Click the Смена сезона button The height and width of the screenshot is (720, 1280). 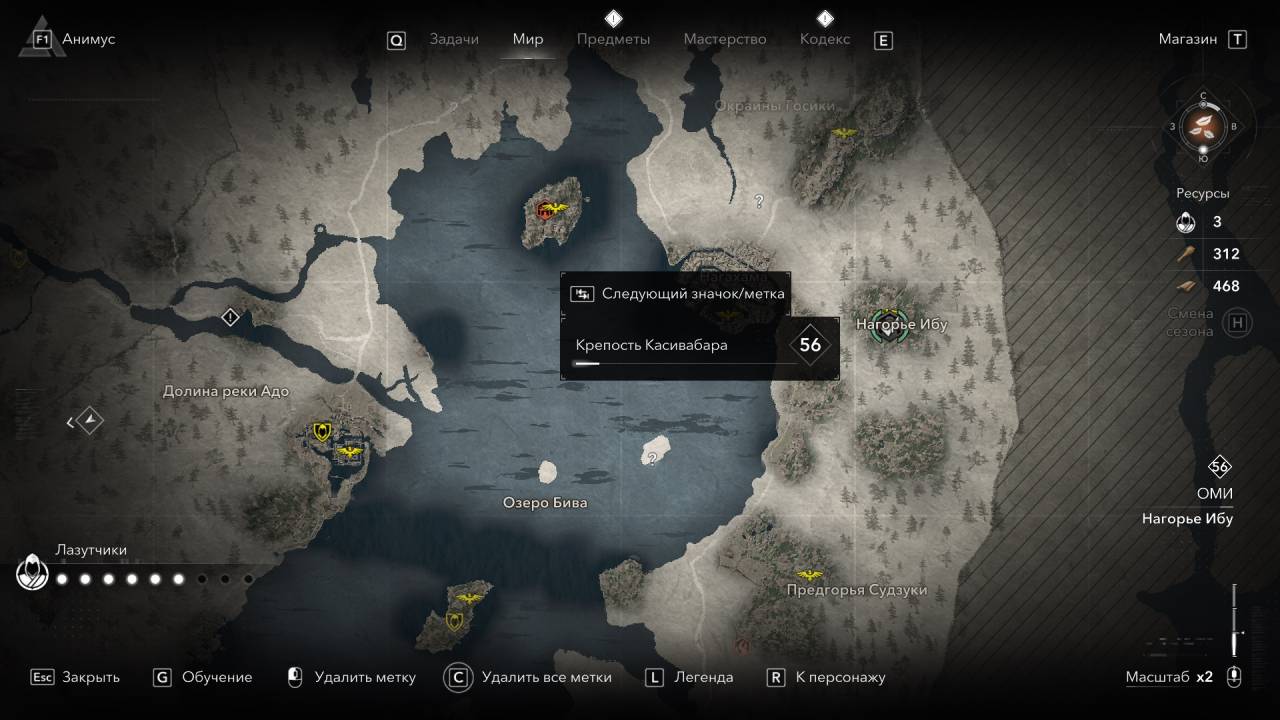tap(1238, 322)
